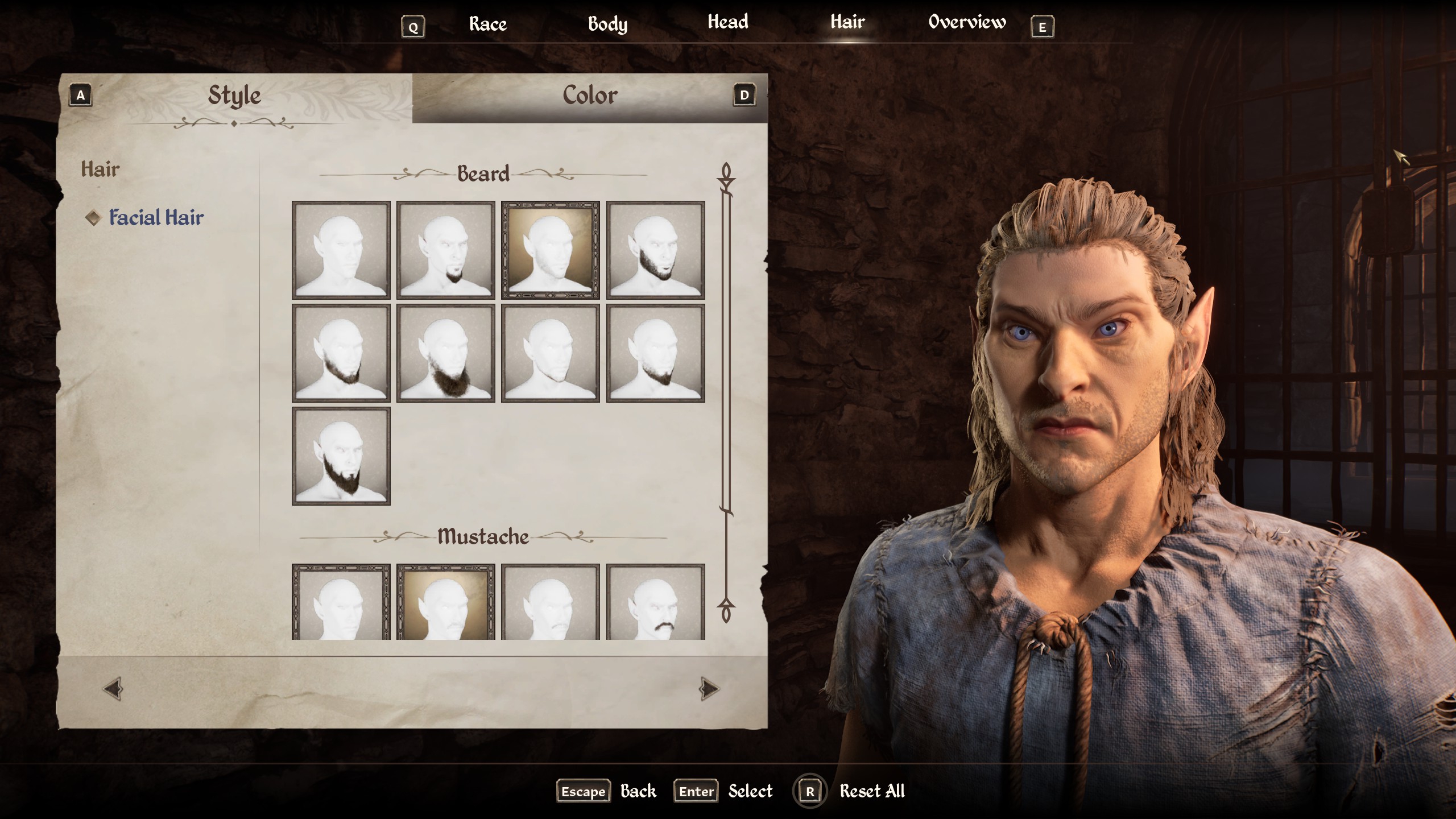Switch to the Race tab
The height and width of the screenshot is (819, 1456).
click(487, 24)
